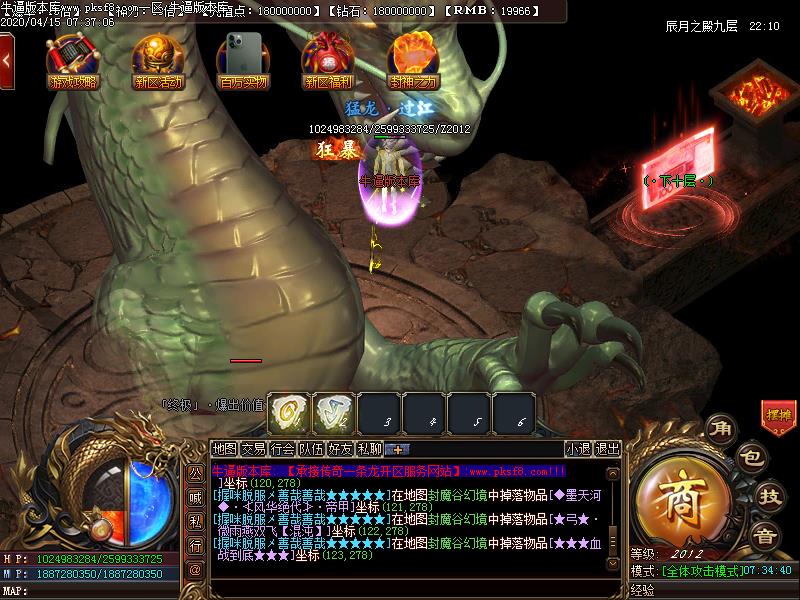The height and width of the screenshot is (600, 800).
Task: Open the 地图 map button
Action: (225, 449)
